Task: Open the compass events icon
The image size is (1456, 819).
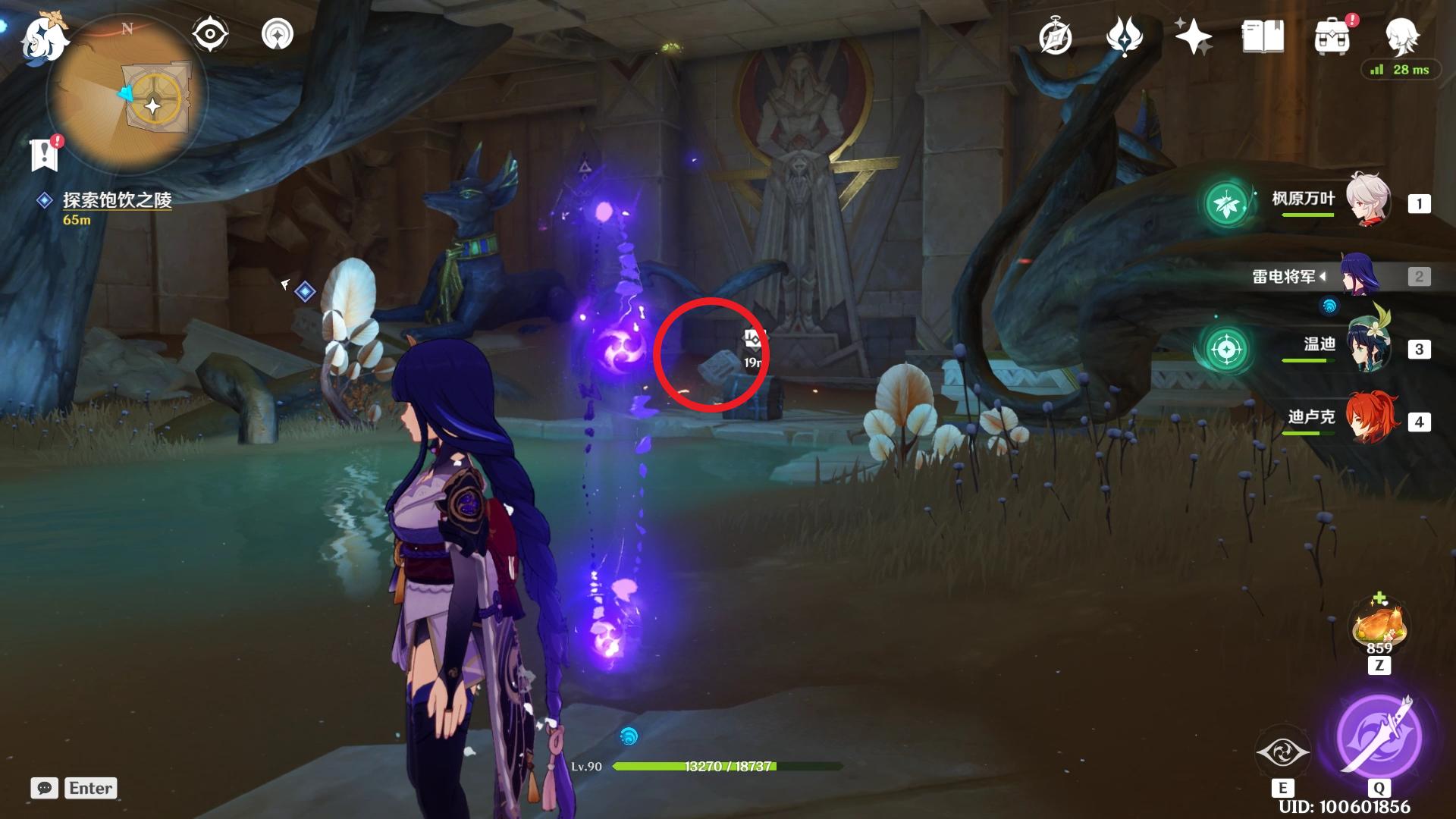Action: click(1055, 36)
